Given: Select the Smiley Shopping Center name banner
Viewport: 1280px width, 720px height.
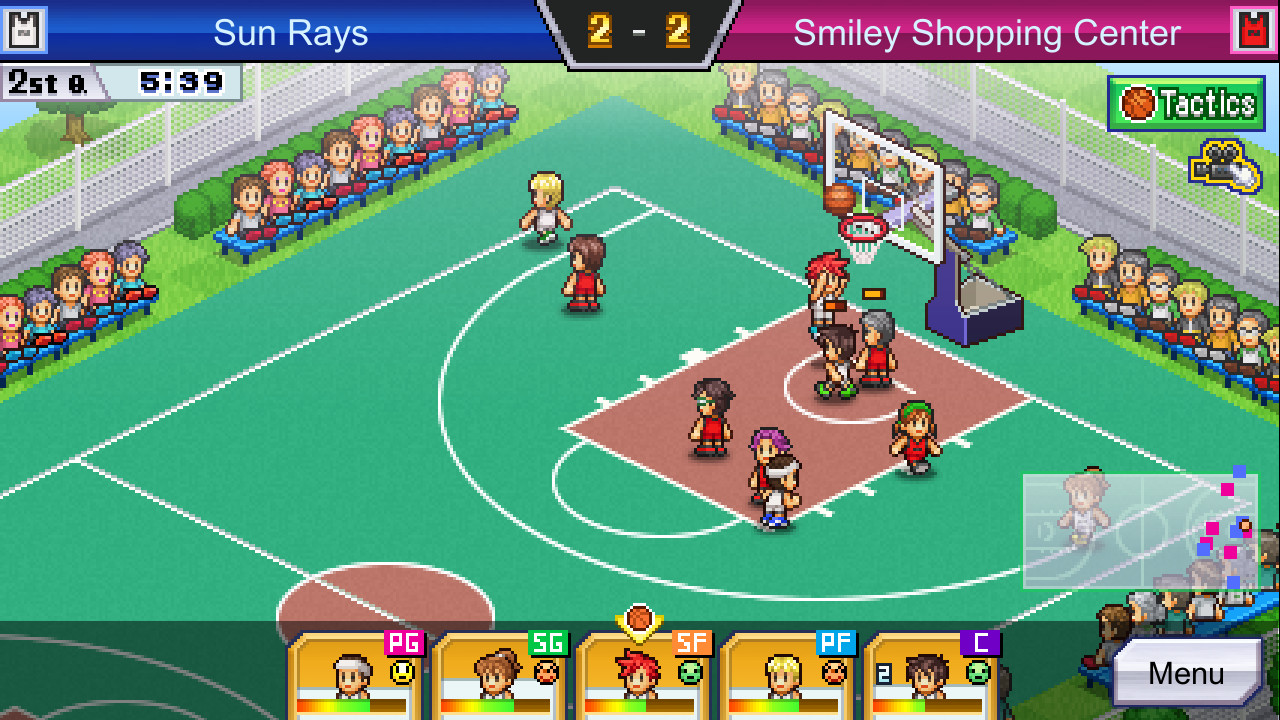Looking at the screenshot, I should tap(985, 31).
